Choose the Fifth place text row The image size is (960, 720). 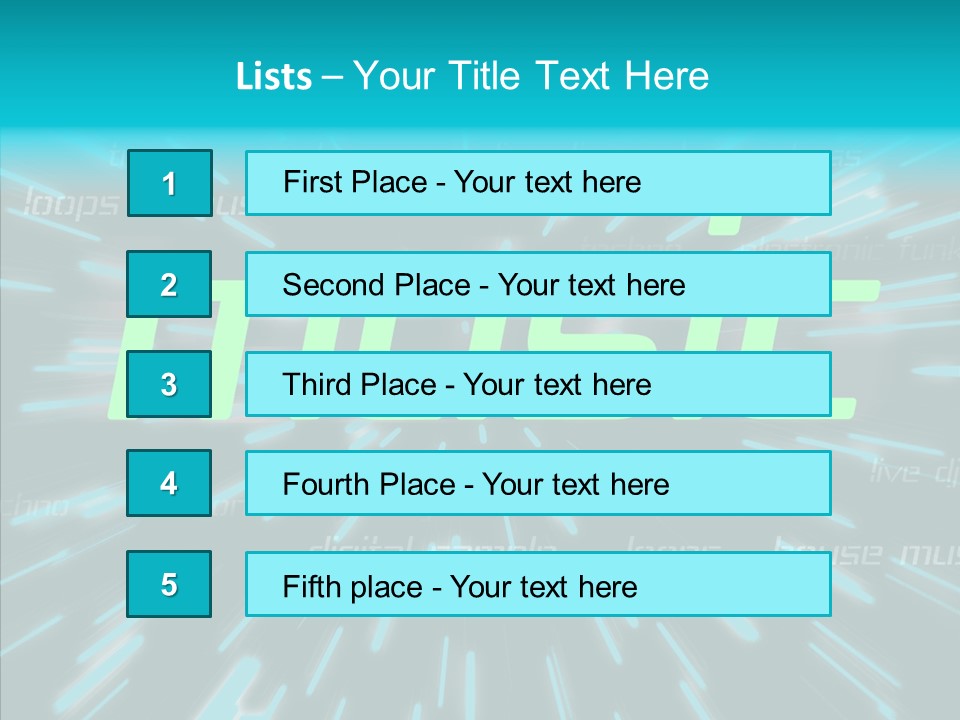click(x=538, y=584)
